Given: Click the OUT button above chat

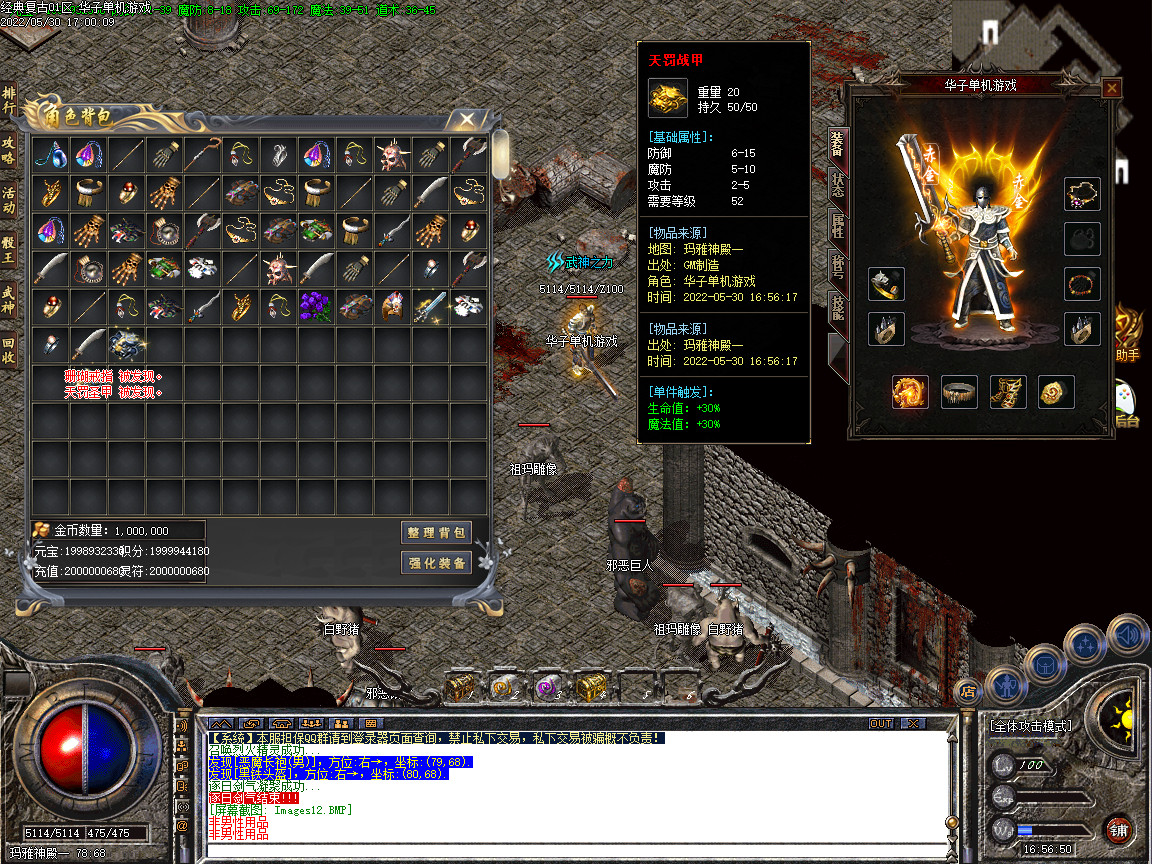Looking at the screenshot, I should coord(881,723).
